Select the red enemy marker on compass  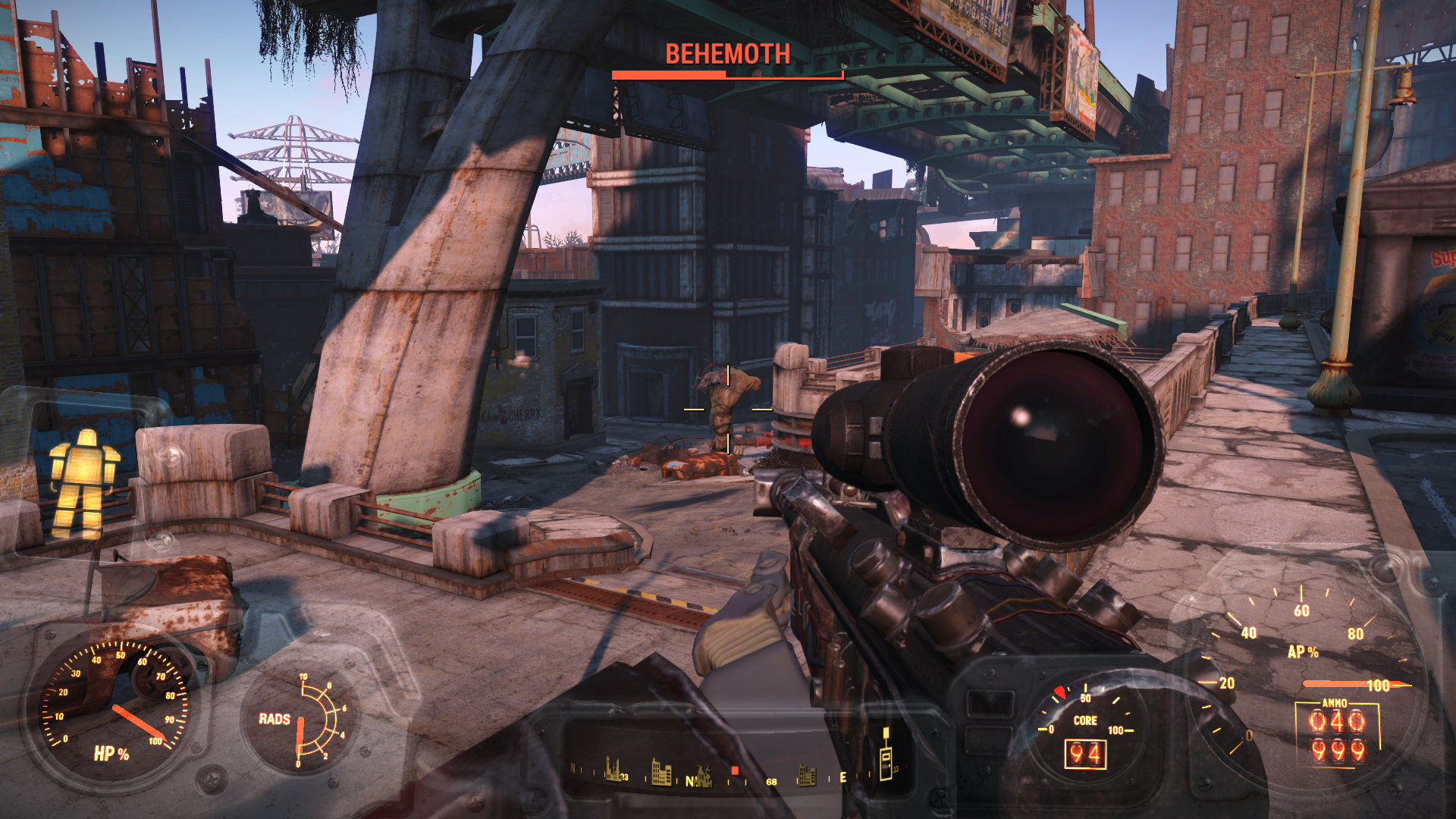pos(734,771)
